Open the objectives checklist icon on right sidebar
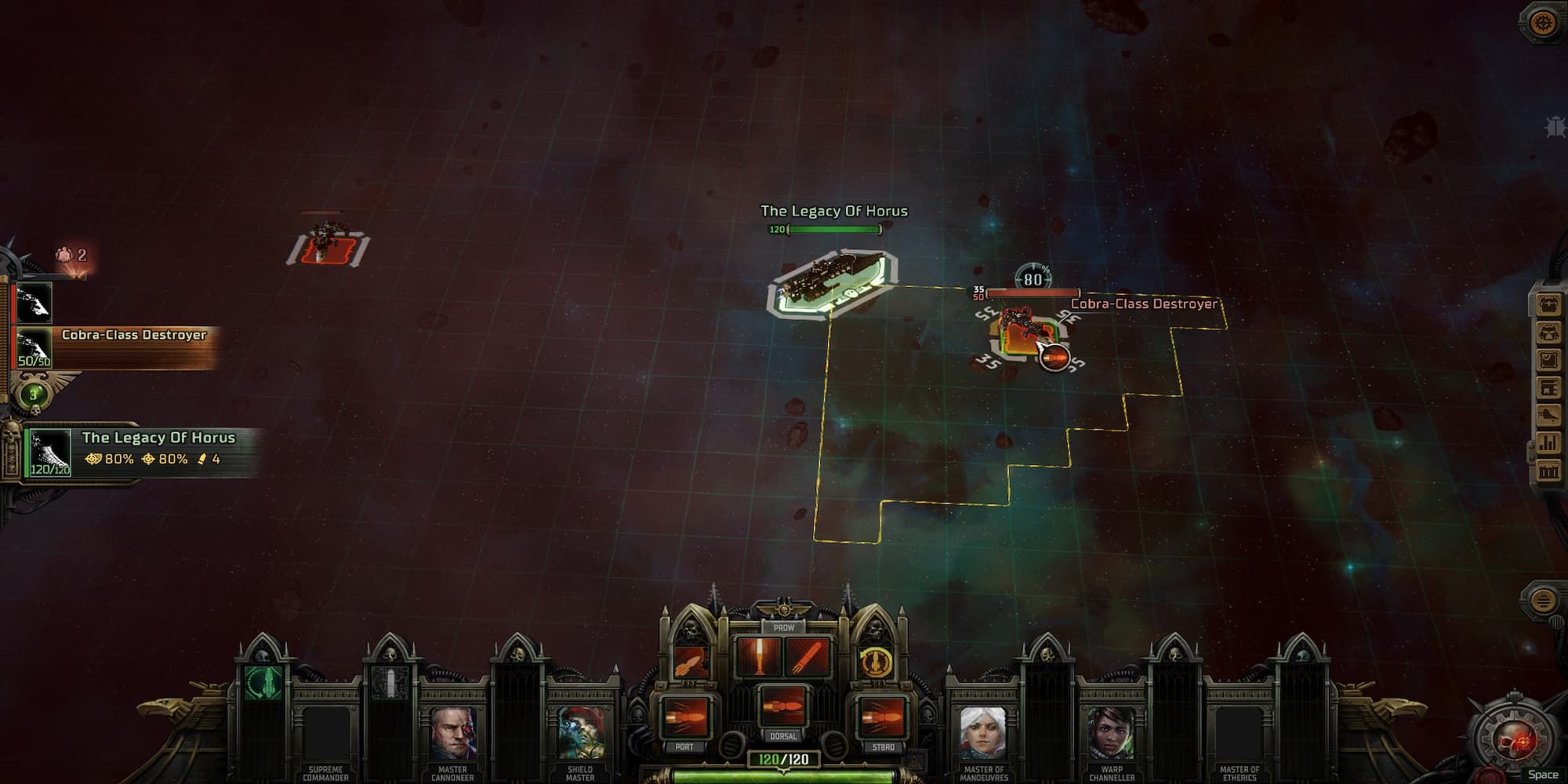Screen dimensions: 1568x784 tap(1549, 358)
